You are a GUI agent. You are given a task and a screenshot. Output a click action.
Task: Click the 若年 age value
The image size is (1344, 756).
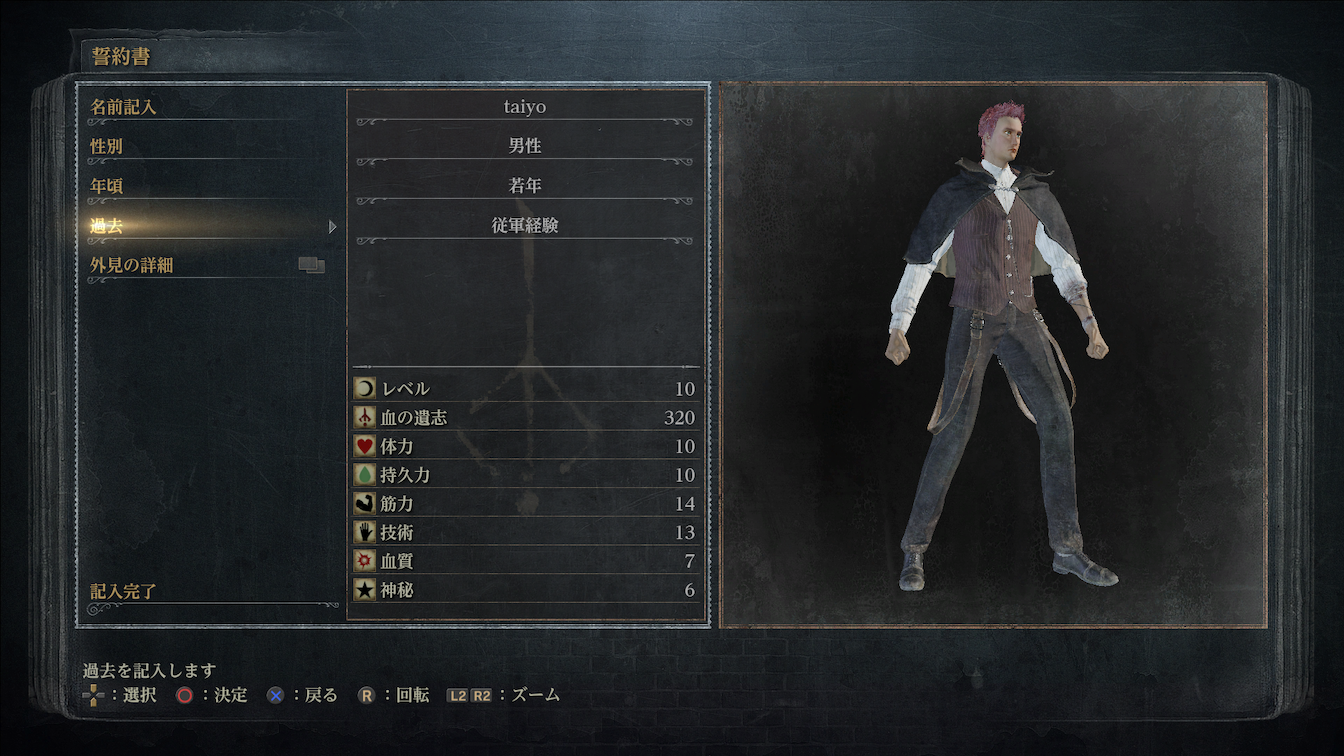pos(525,186)
